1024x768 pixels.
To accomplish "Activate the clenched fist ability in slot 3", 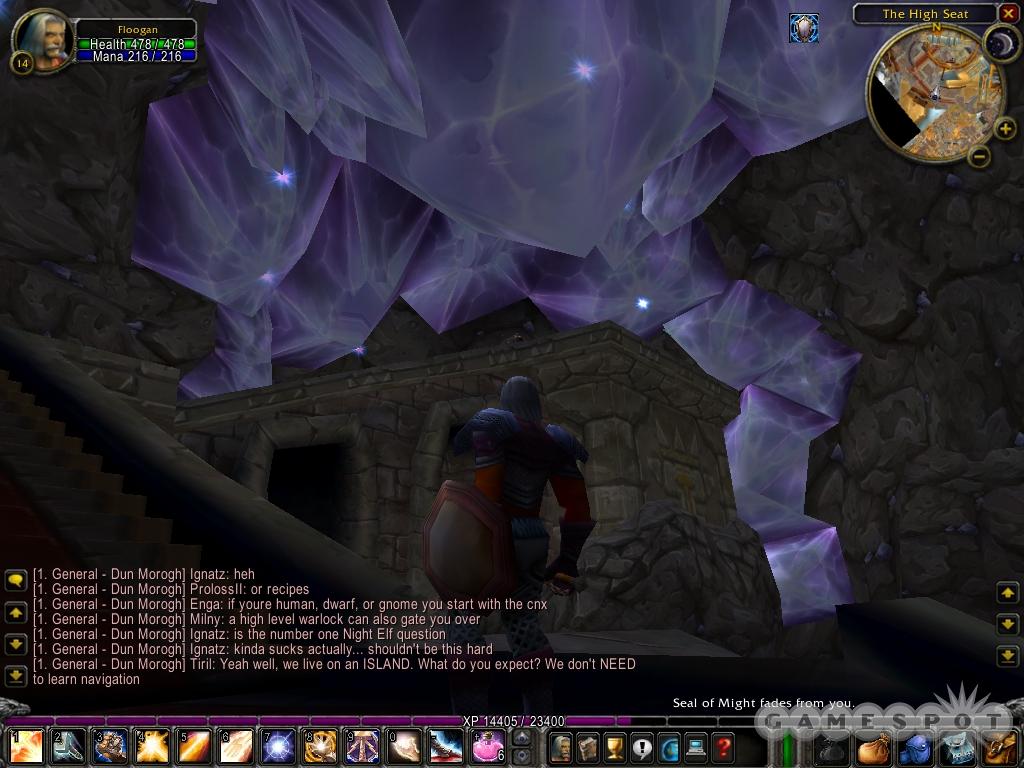I will click(109, 746).
